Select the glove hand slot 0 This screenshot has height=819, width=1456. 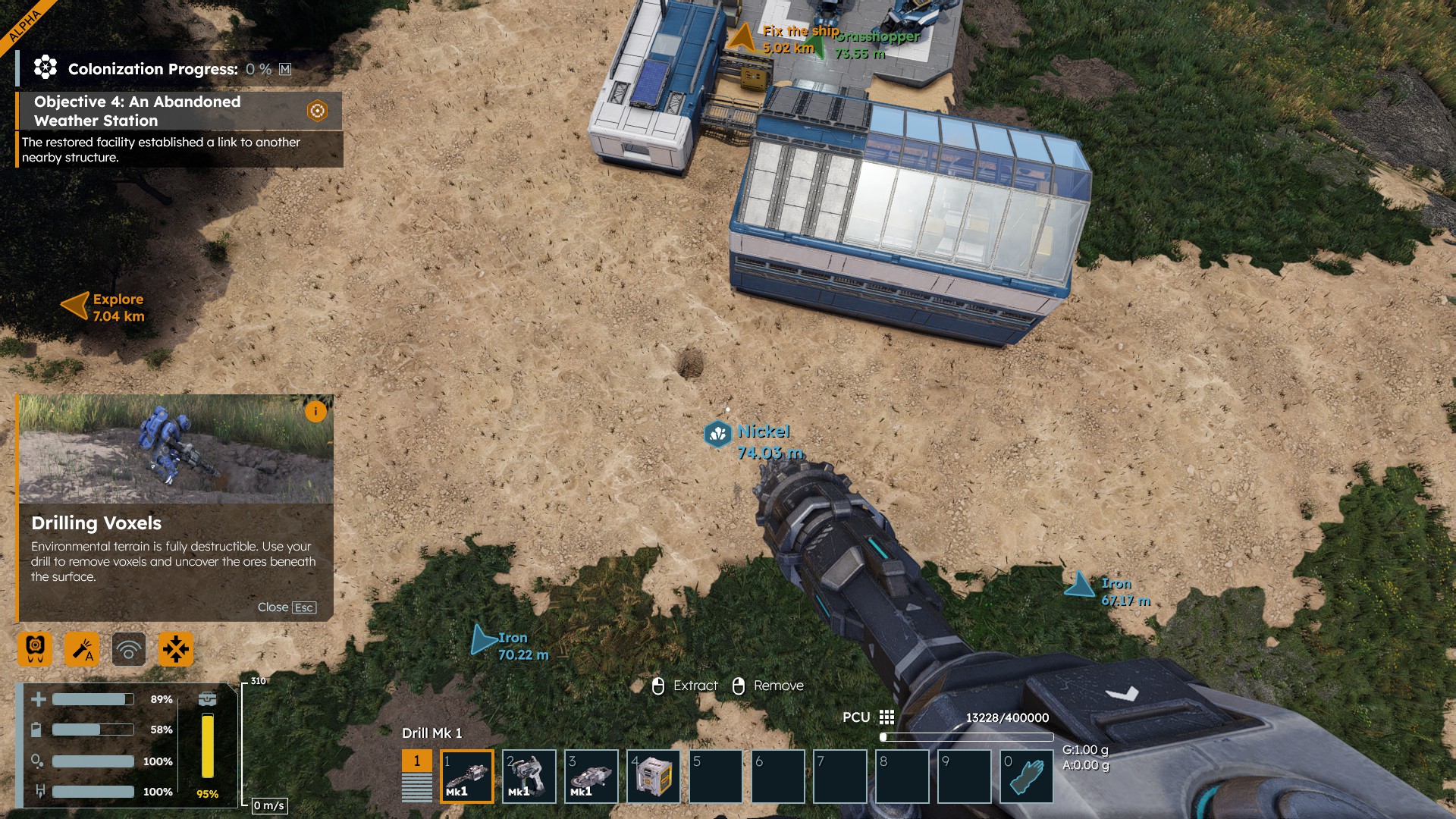click(1027, 777)
